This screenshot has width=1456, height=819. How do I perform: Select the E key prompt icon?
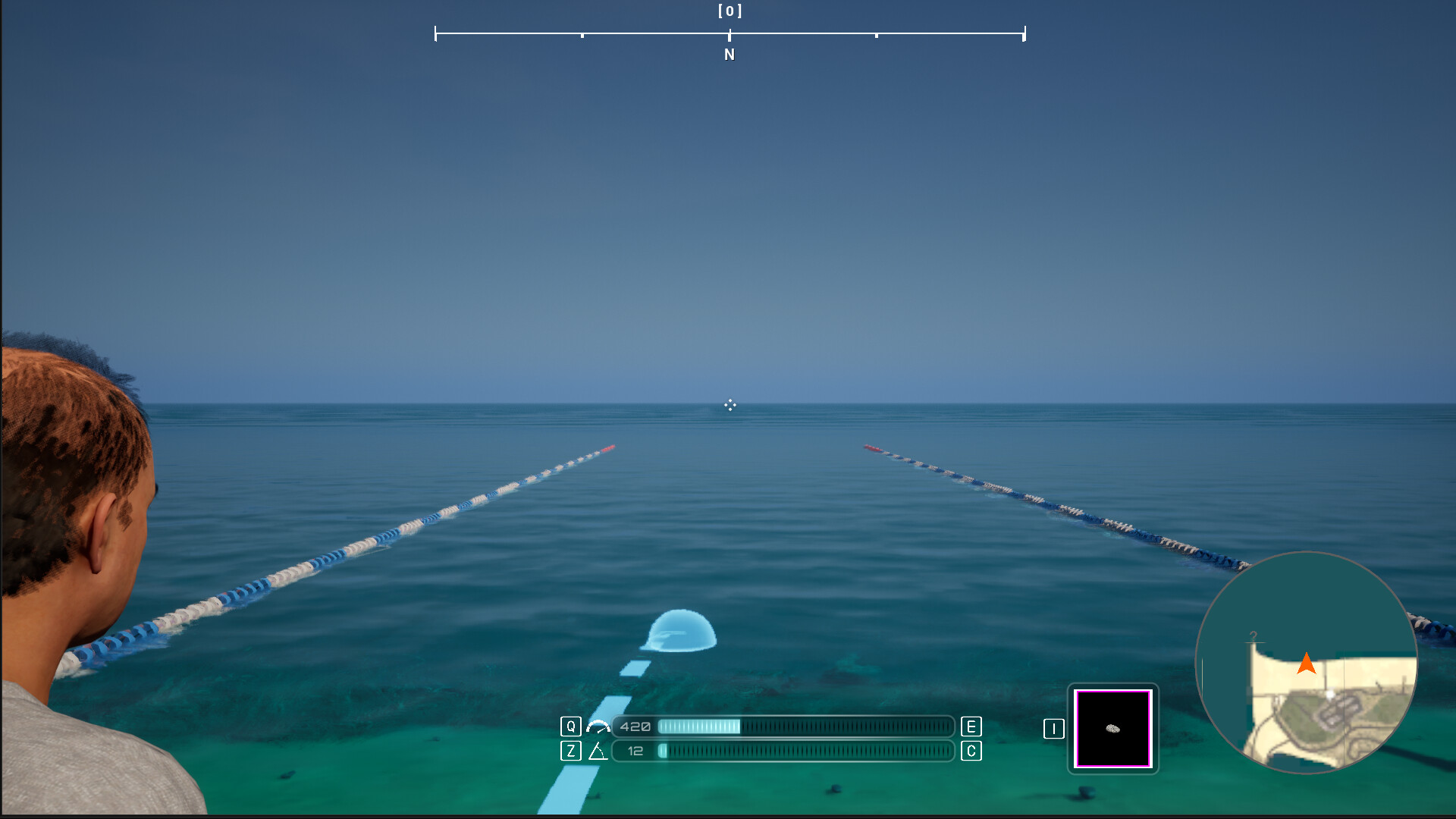pos(970,726)
